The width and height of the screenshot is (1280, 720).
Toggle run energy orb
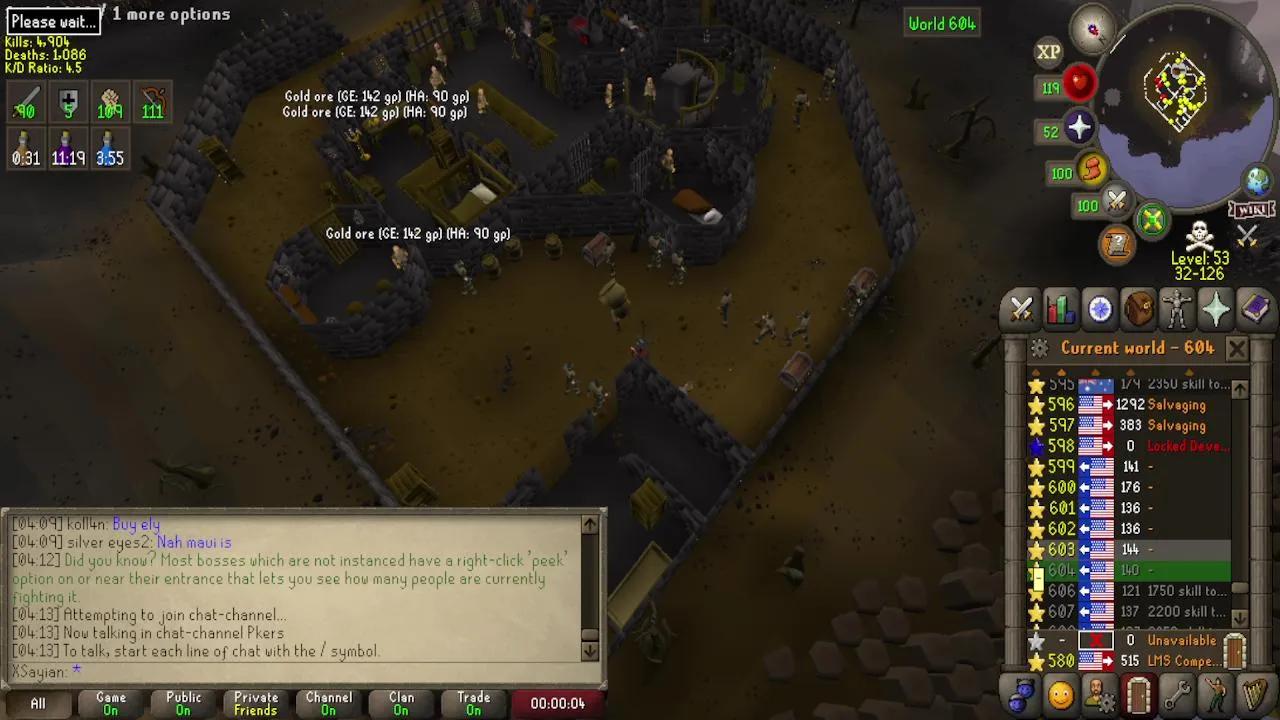coord(1091,172)
